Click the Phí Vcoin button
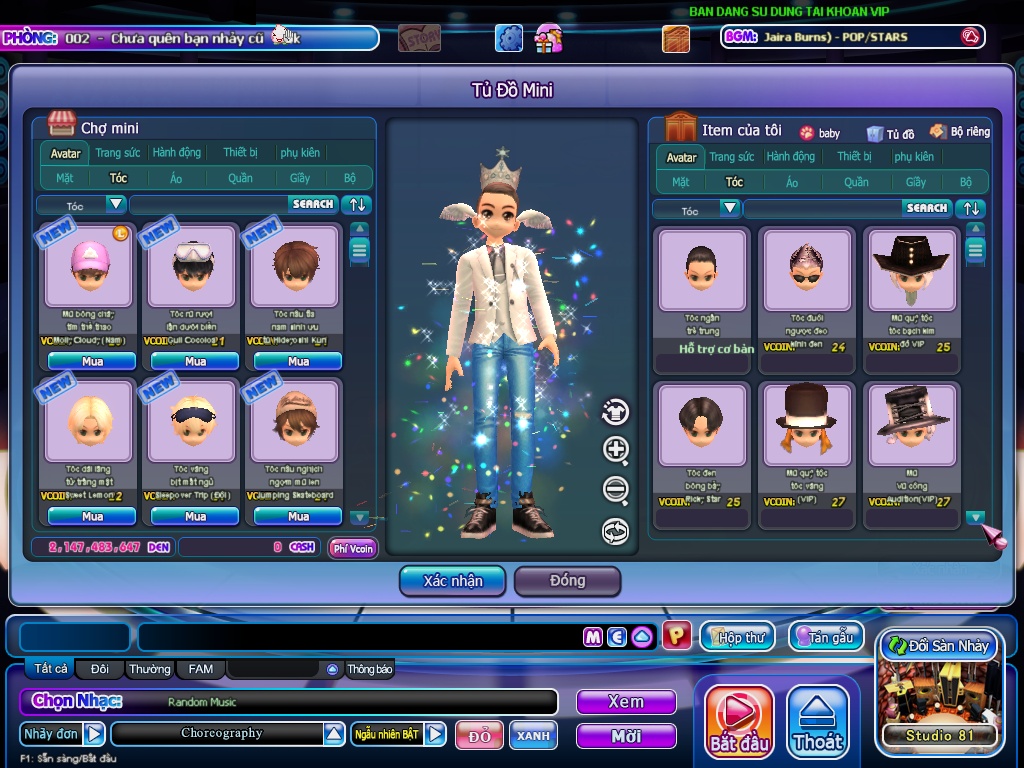1024x768 pixels. point(353,548)
